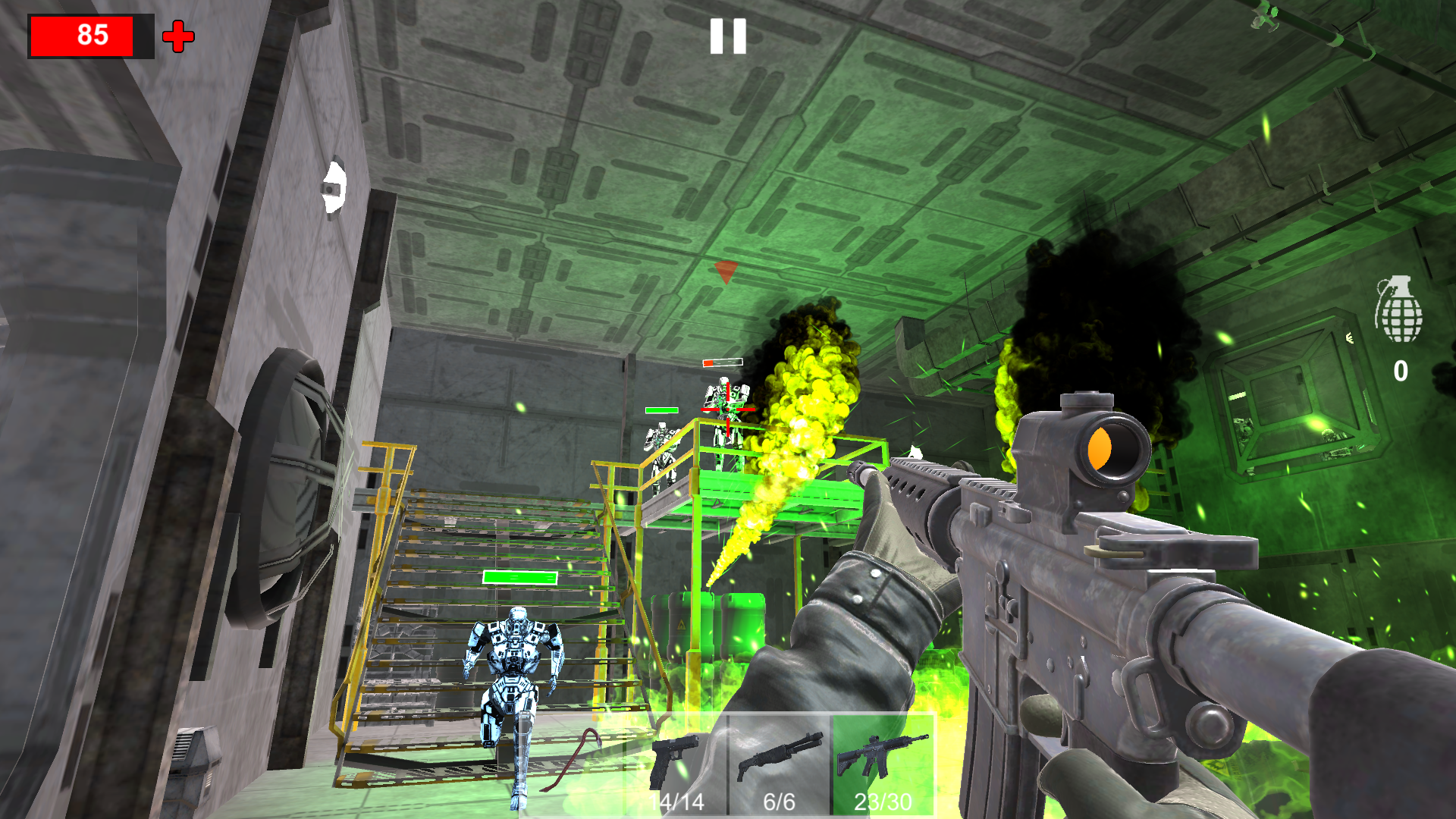Toggle grenade selection via the 0 counter
The image size is (1456, 819).
1401,369
